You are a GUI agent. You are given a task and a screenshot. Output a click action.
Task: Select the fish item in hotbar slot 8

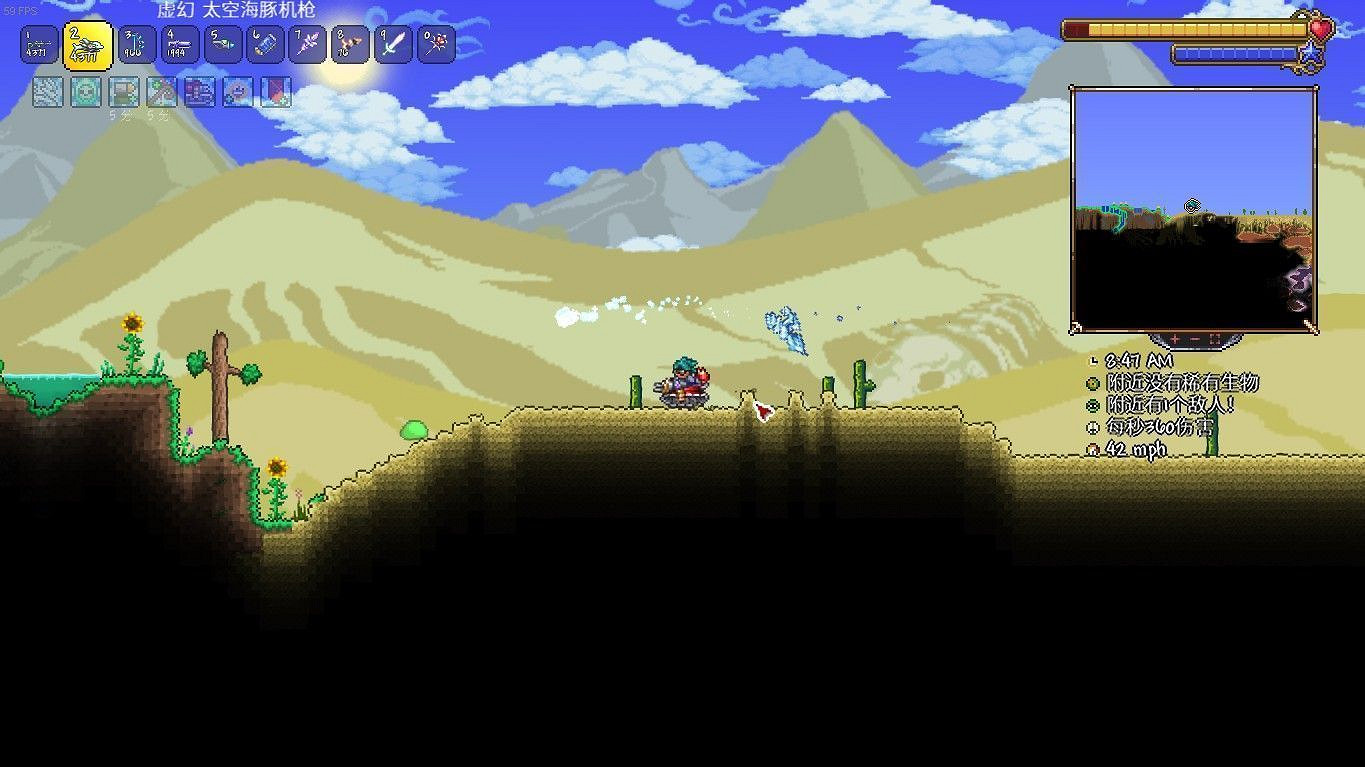tap(350, 44)
